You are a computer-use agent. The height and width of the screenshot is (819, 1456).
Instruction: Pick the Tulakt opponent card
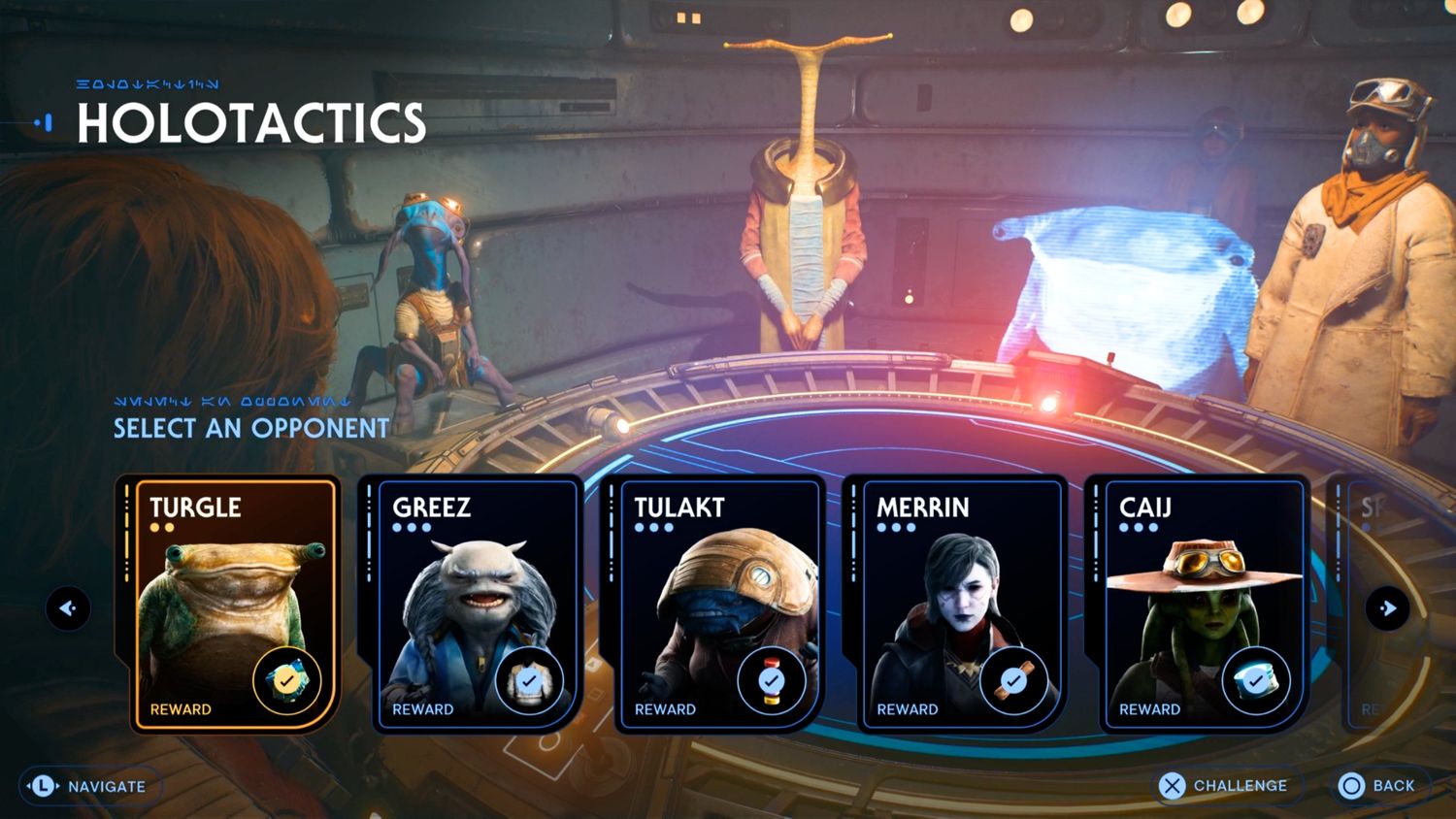click(717, 602)
